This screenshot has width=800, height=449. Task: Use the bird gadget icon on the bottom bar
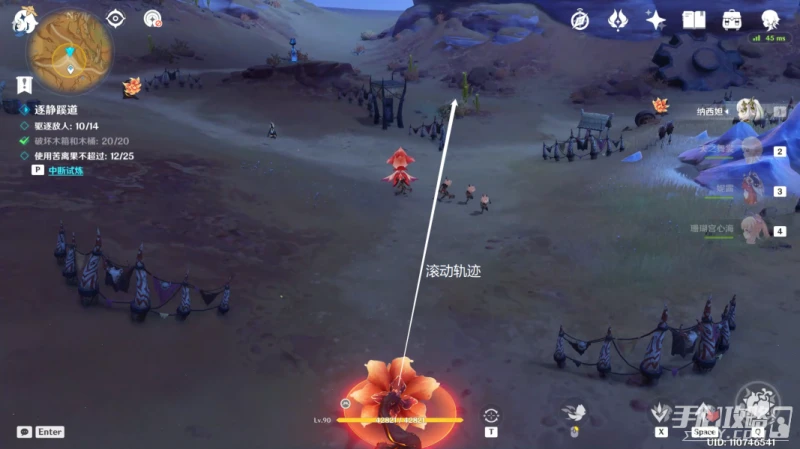coord(574,413)
